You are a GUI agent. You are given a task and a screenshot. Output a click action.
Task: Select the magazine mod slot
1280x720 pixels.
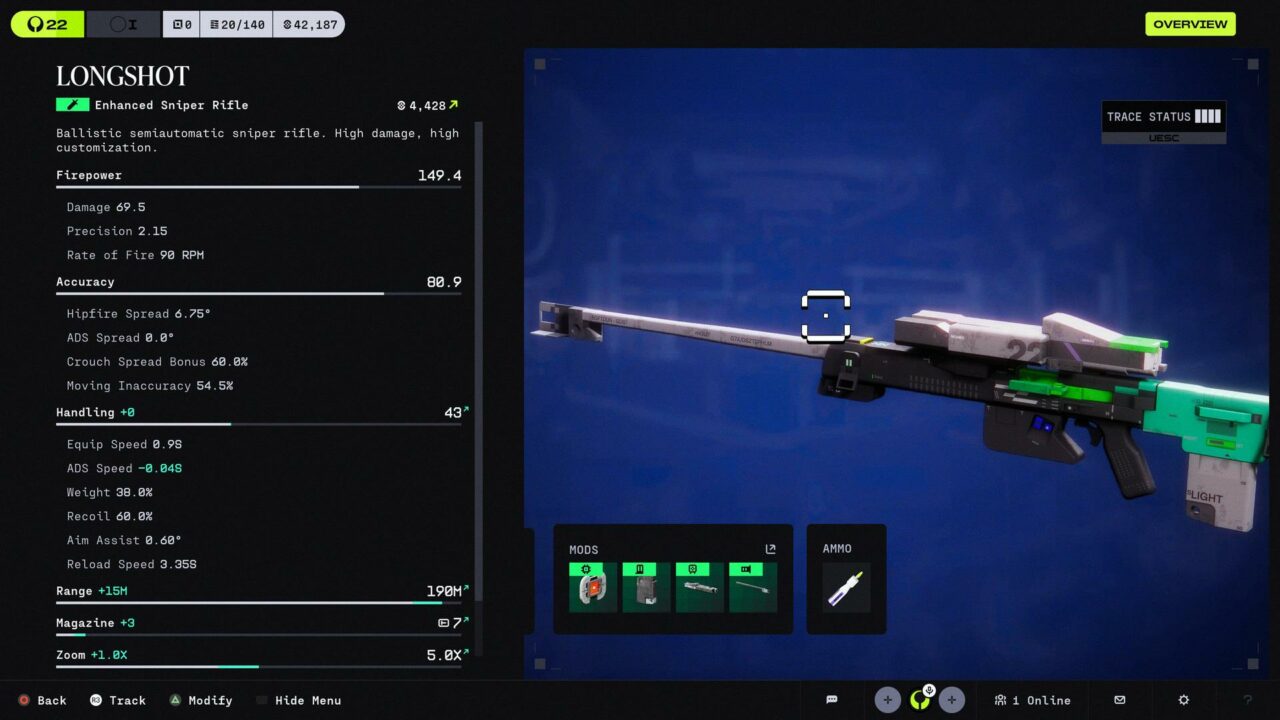pos(646,587)
